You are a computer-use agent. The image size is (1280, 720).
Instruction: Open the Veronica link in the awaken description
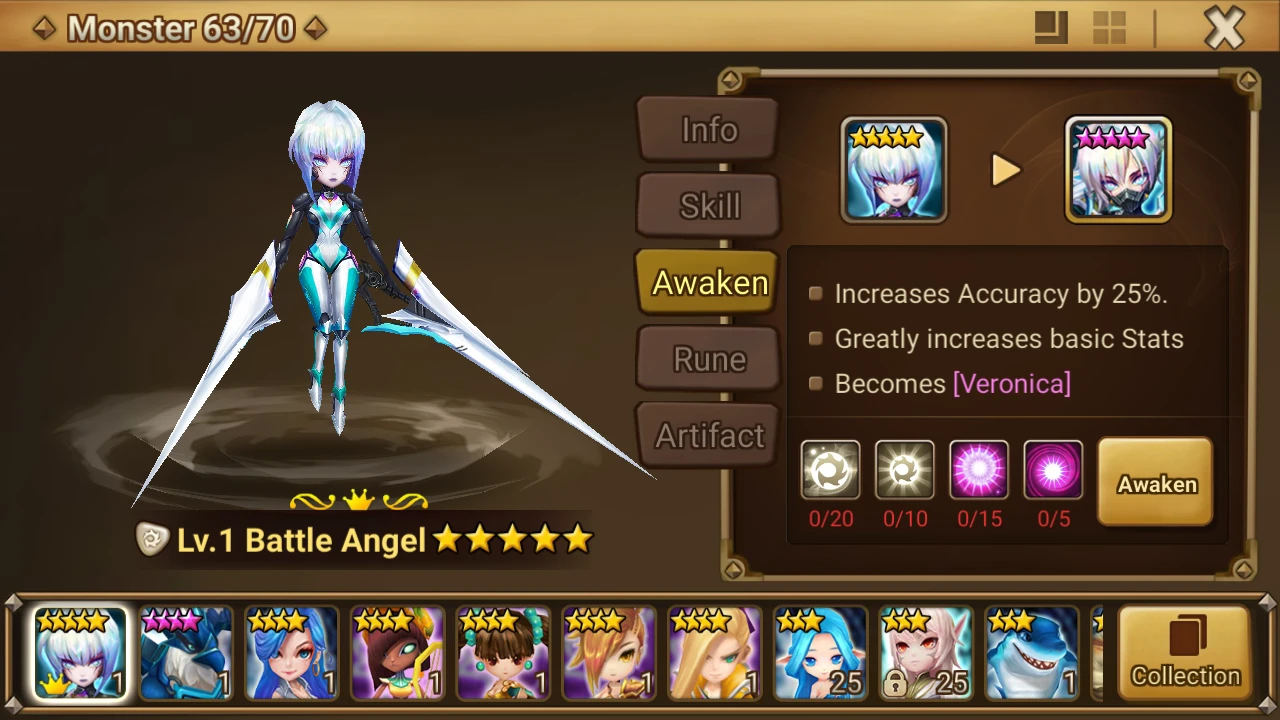click(1013, 383)
